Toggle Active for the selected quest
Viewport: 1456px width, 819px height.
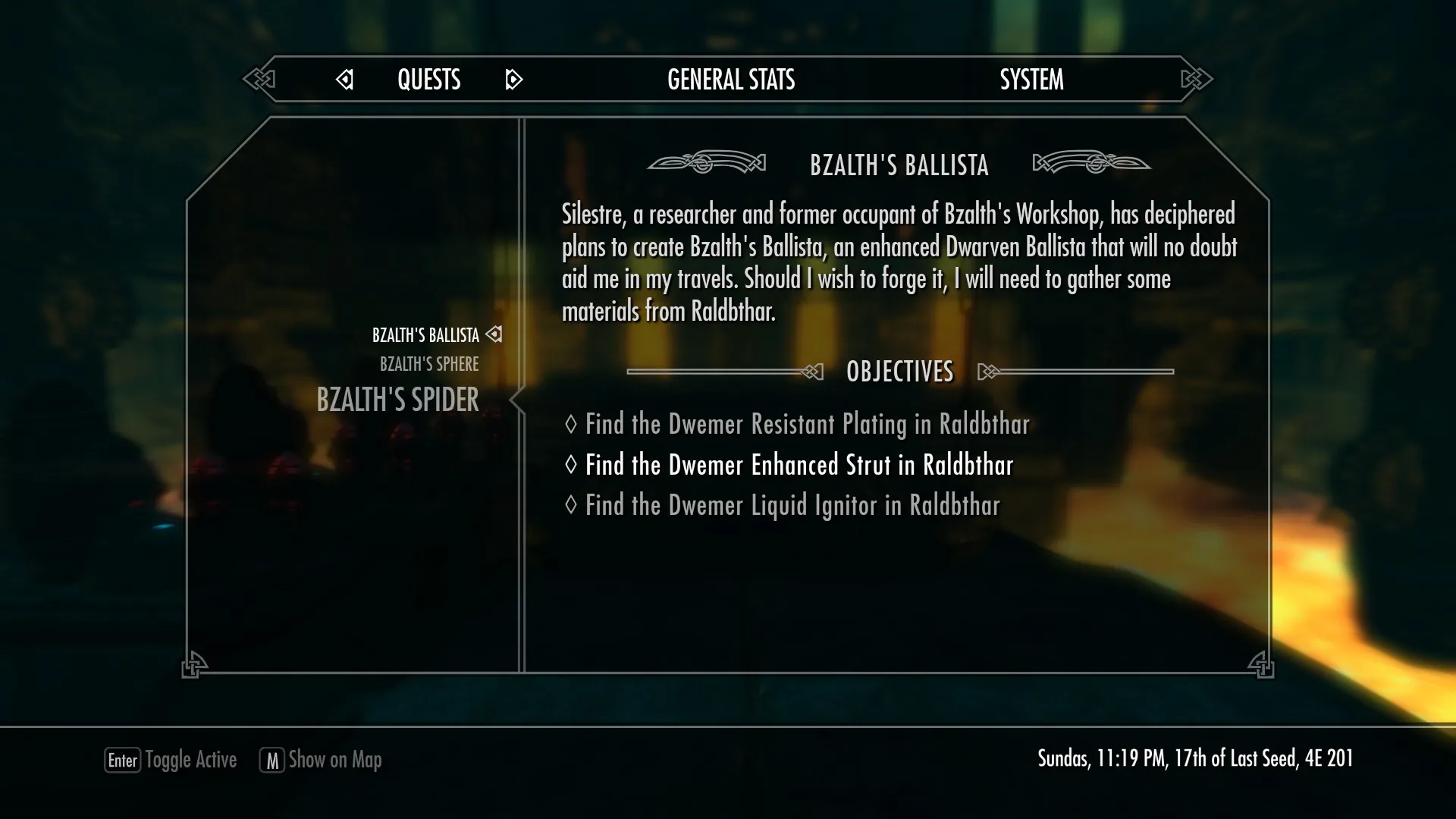click(x=171, y=760)
